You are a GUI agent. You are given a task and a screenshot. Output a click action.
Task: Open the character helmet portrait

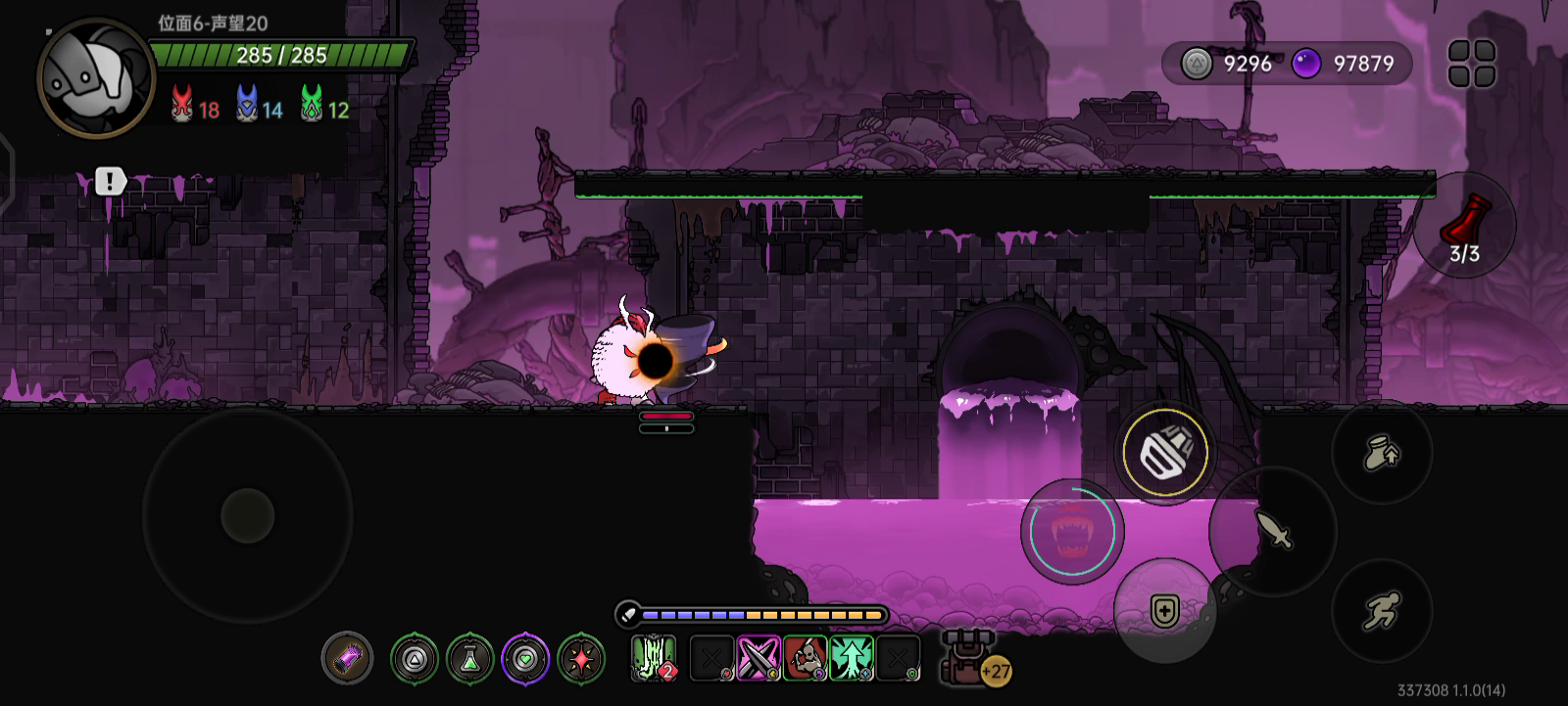pyautogui.click(x=95, y=76)
